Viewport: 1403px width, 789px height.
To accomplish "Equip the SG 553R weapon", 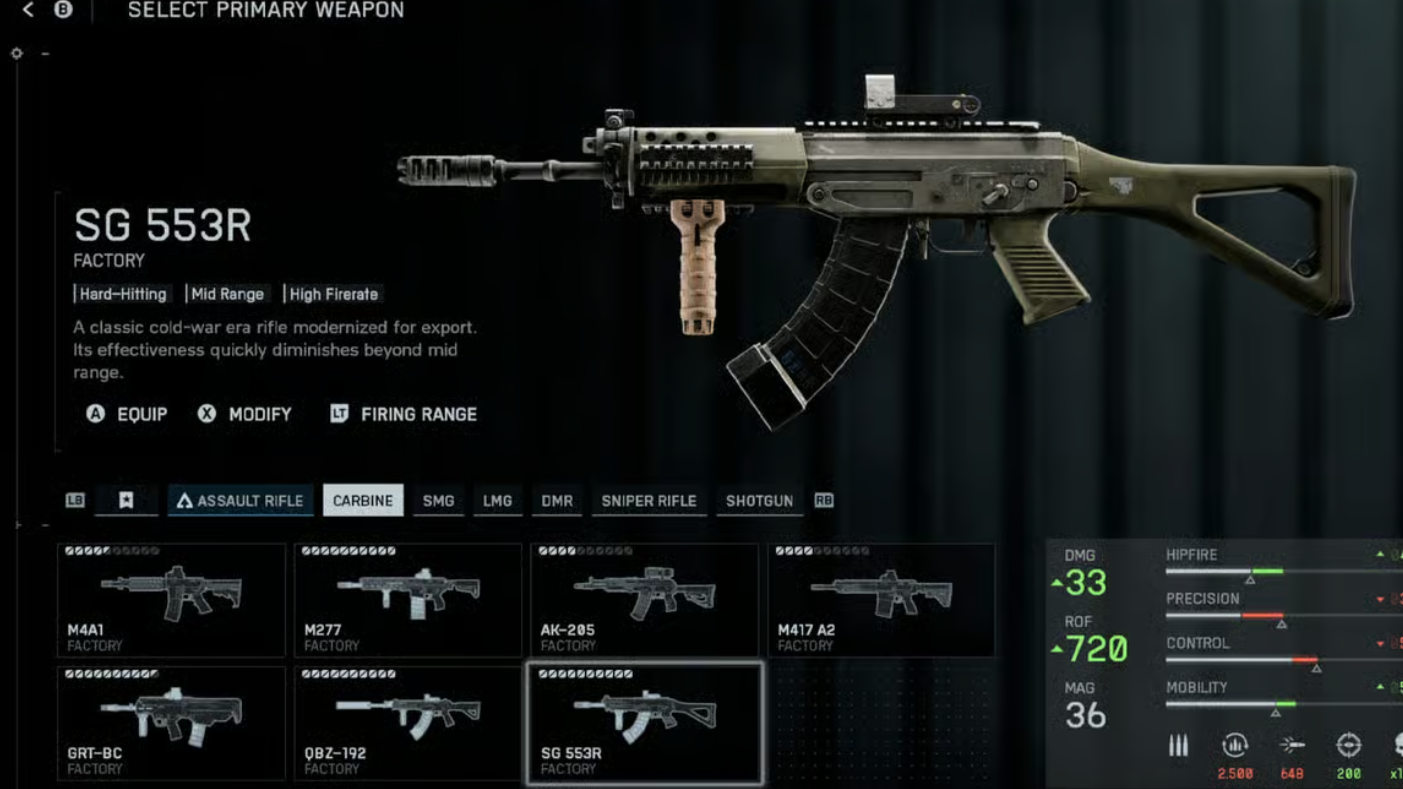I will [127, 414].
